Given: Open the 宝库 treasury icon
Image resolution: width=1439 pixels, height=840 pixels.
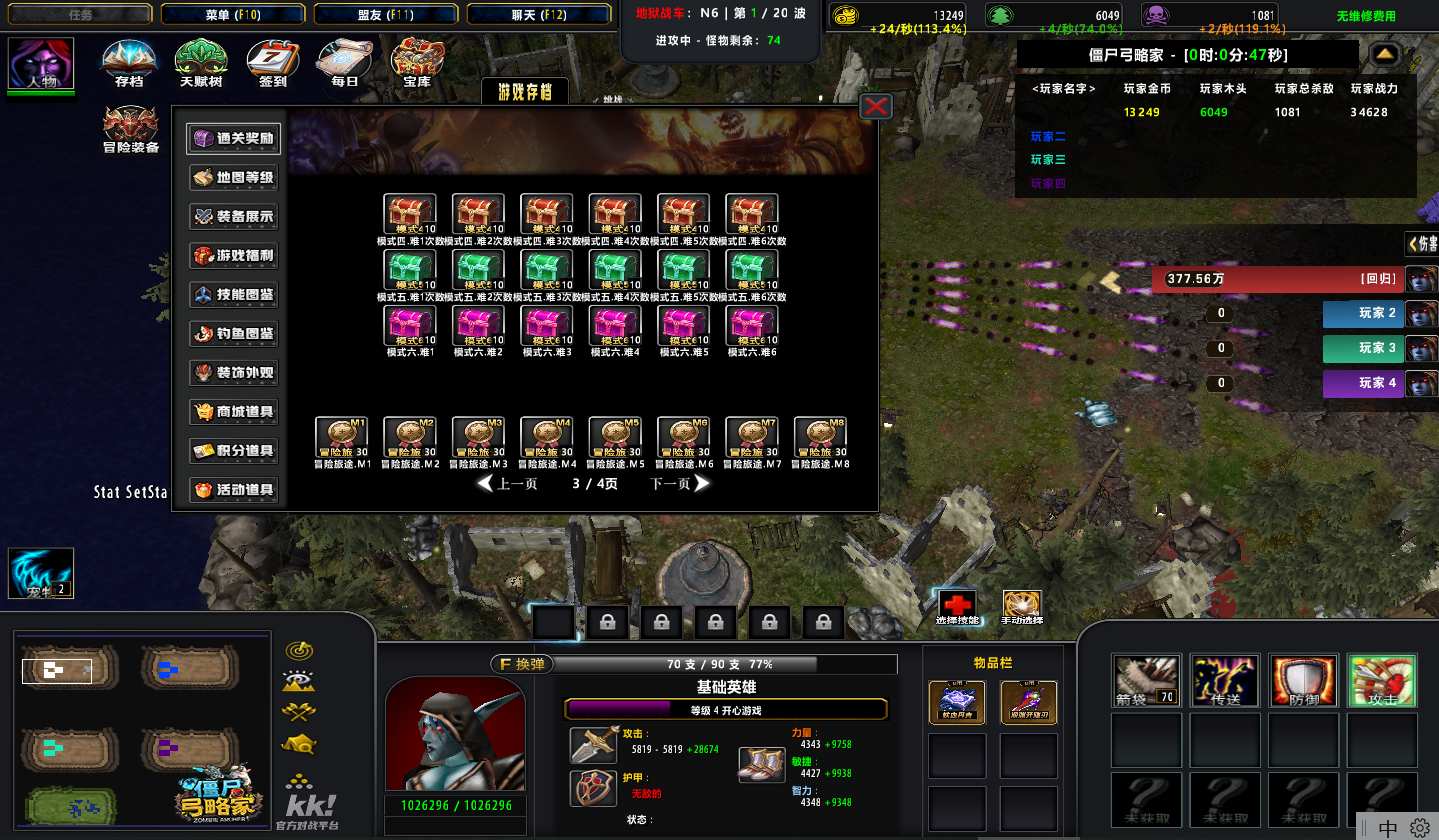Looking at the screenshot, I should pyautogui.click(x=417, y=63).
